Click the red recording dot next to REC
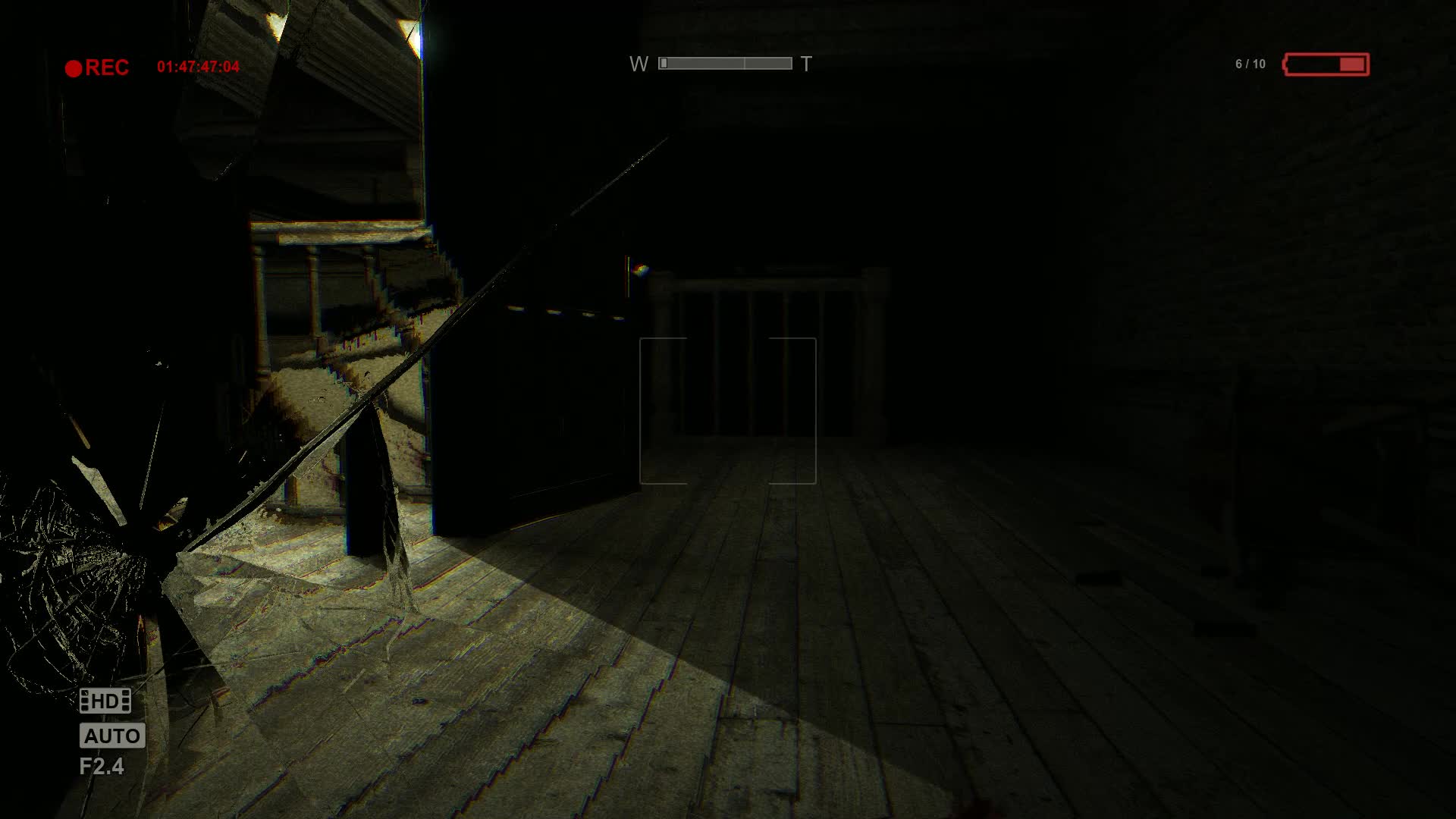 74,67
